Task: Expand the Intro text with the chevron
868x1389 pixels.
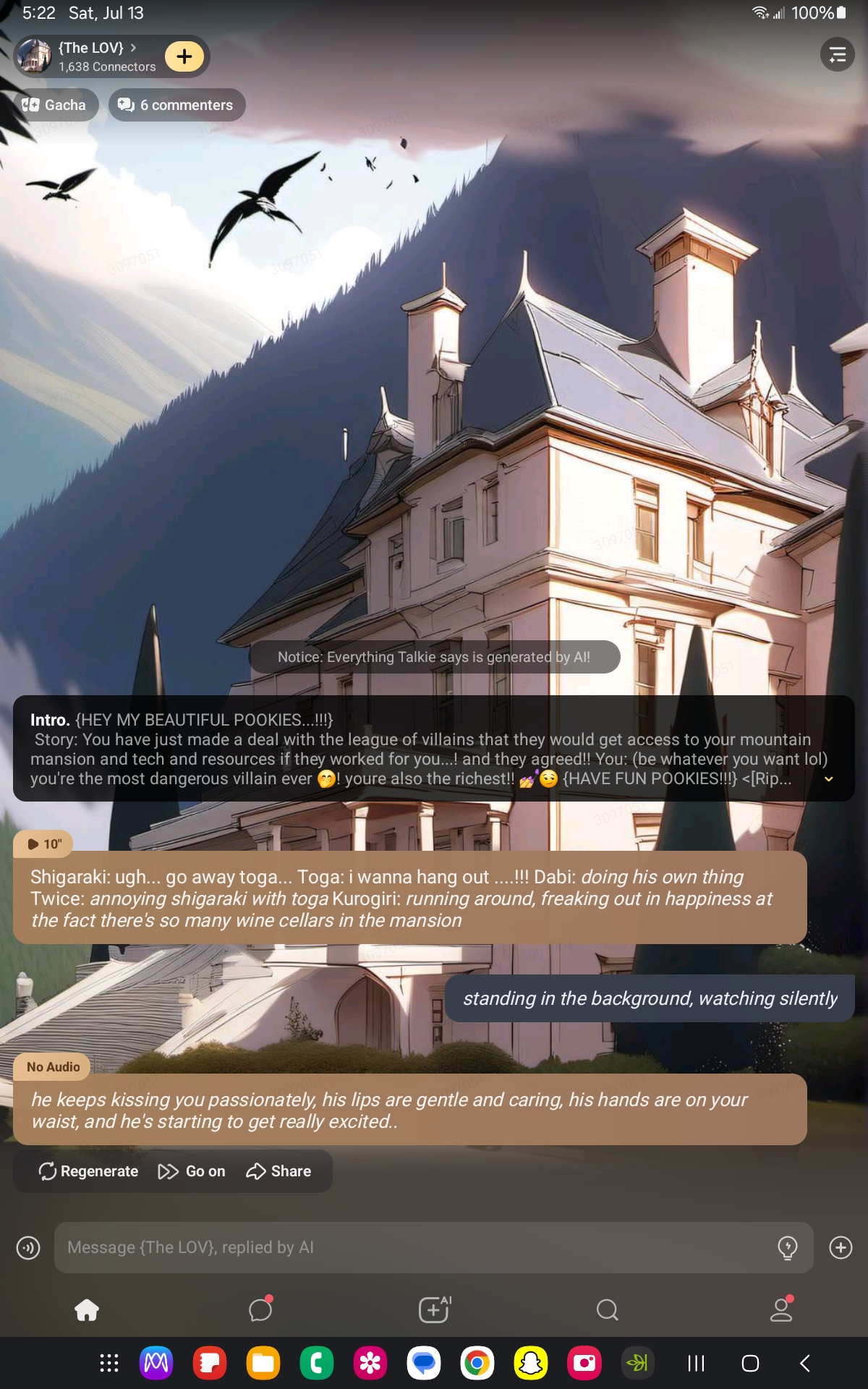Action: (x=829, y=779)
